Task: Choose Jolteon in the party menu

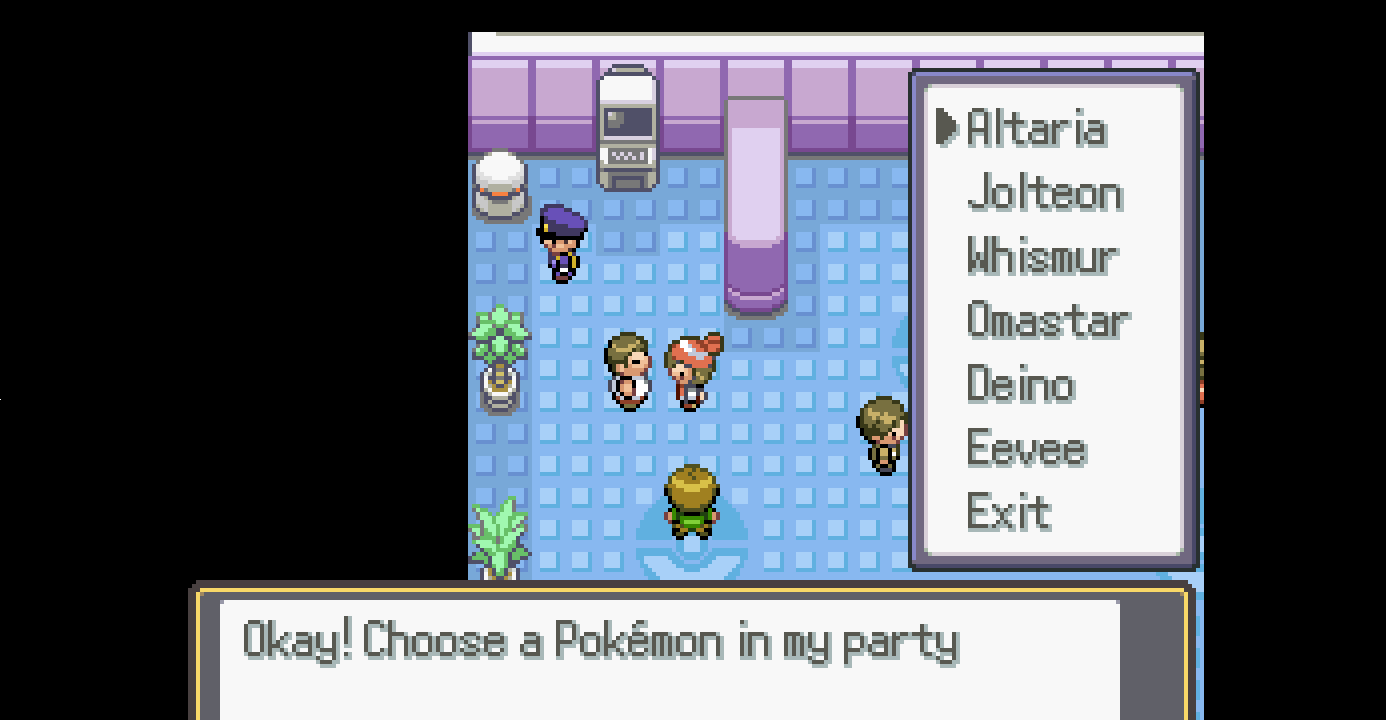Action: point(1044,193)
